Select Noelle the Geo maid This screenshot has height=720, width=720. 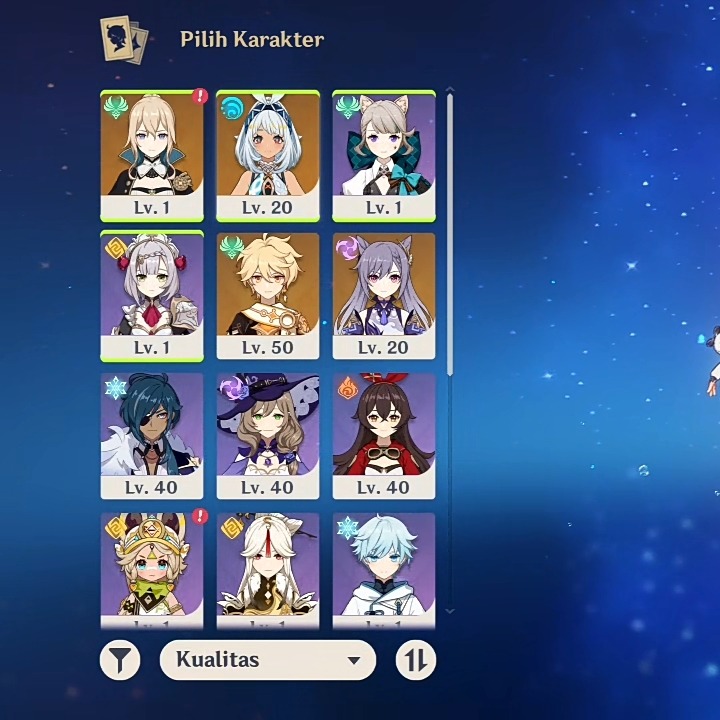(152, 295)
